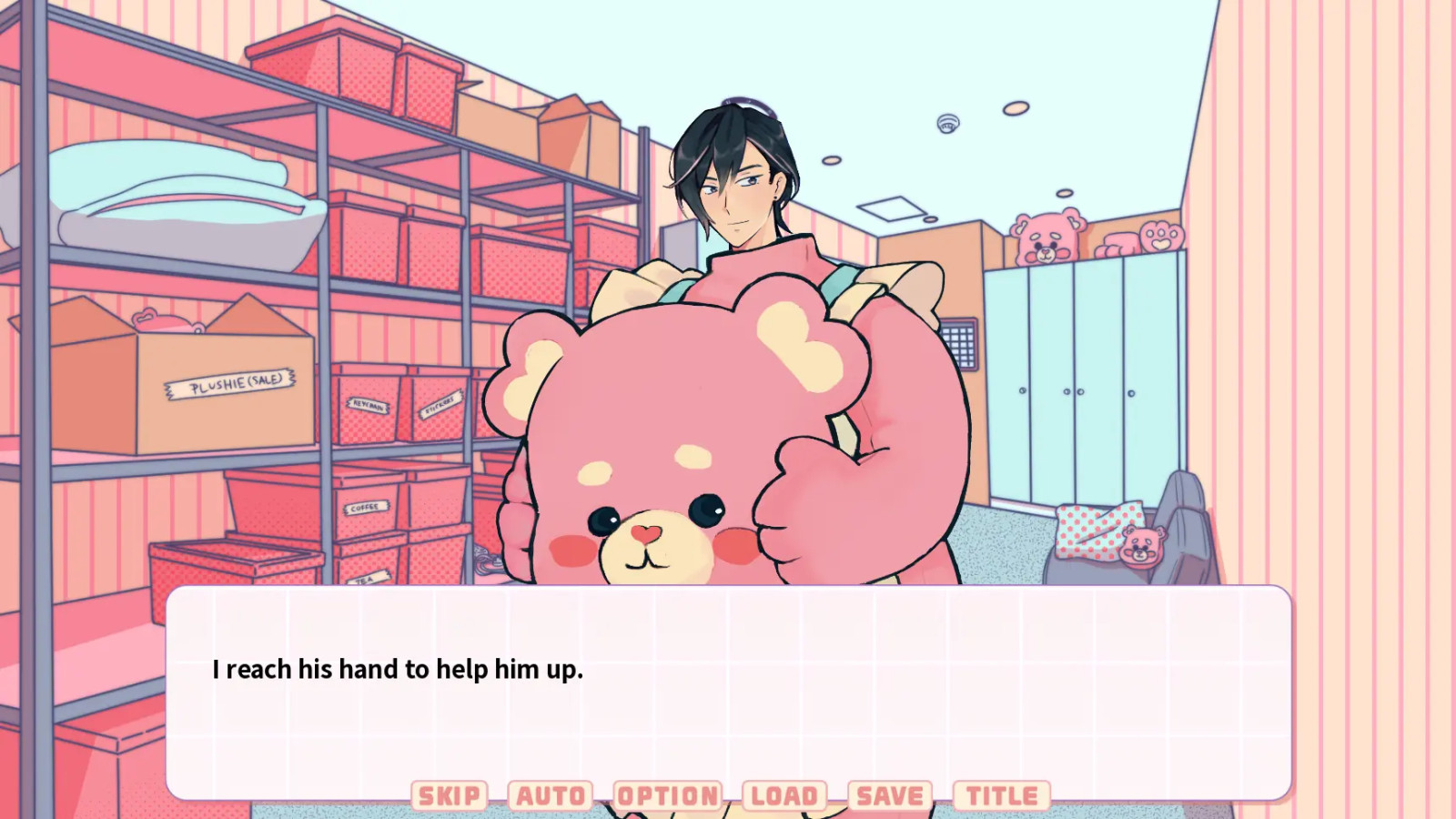Open the Option menu

tap(667, 794)
